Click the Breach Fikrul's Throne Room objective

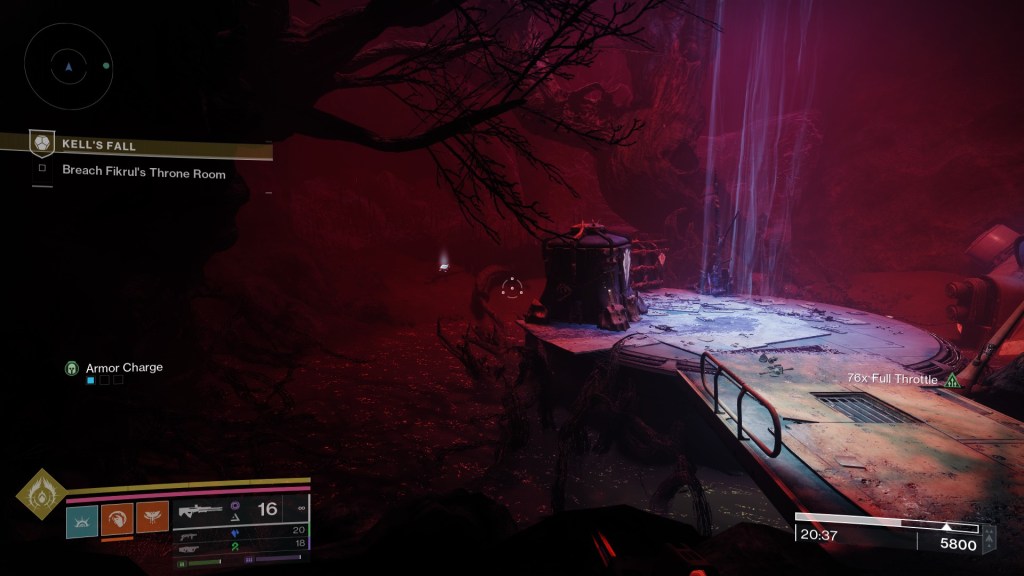coord(143,171)
